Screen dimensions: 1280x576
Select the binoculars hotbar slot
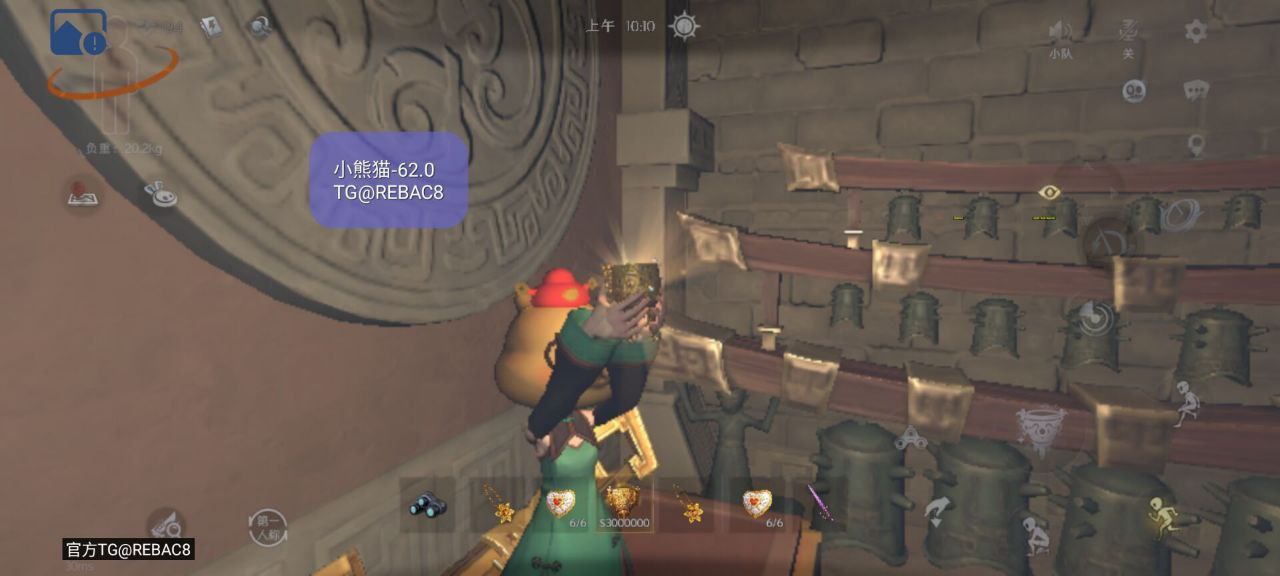point(427,505)
